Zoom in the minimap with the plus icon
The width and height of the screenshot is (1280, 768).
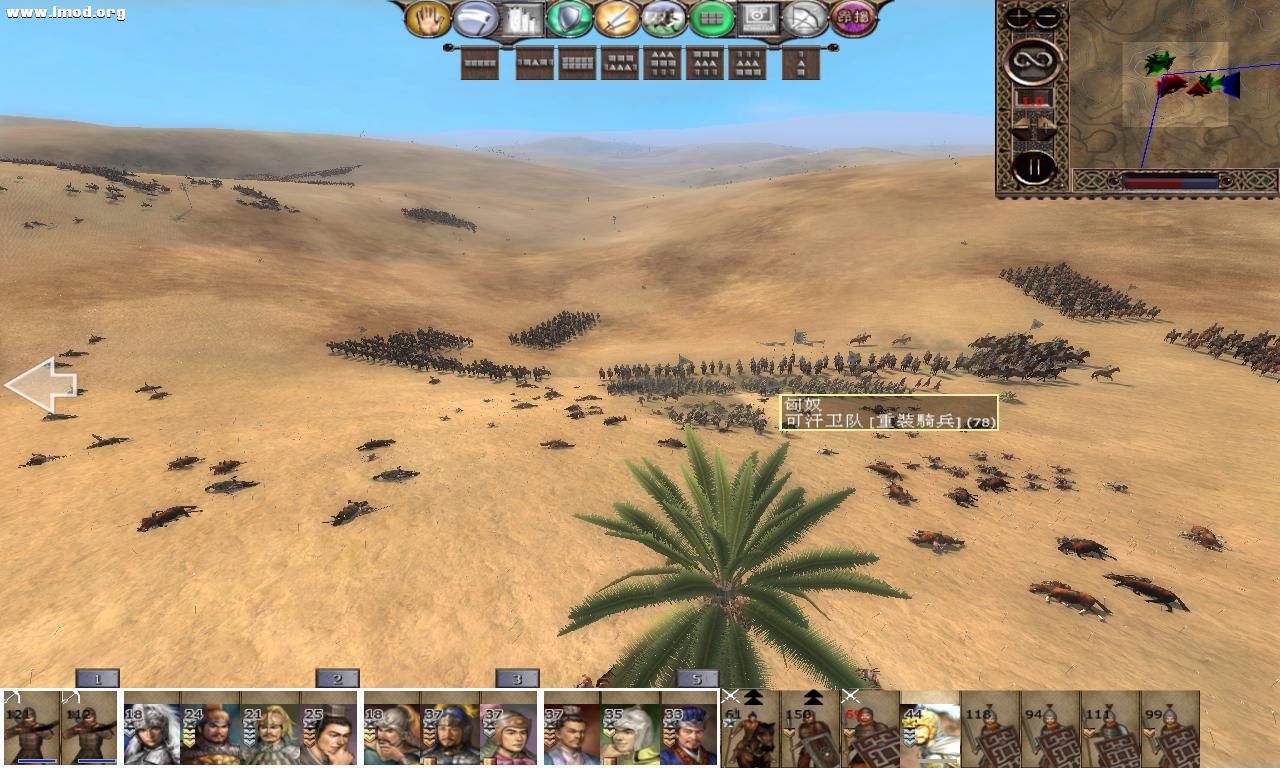[1017, 17]
